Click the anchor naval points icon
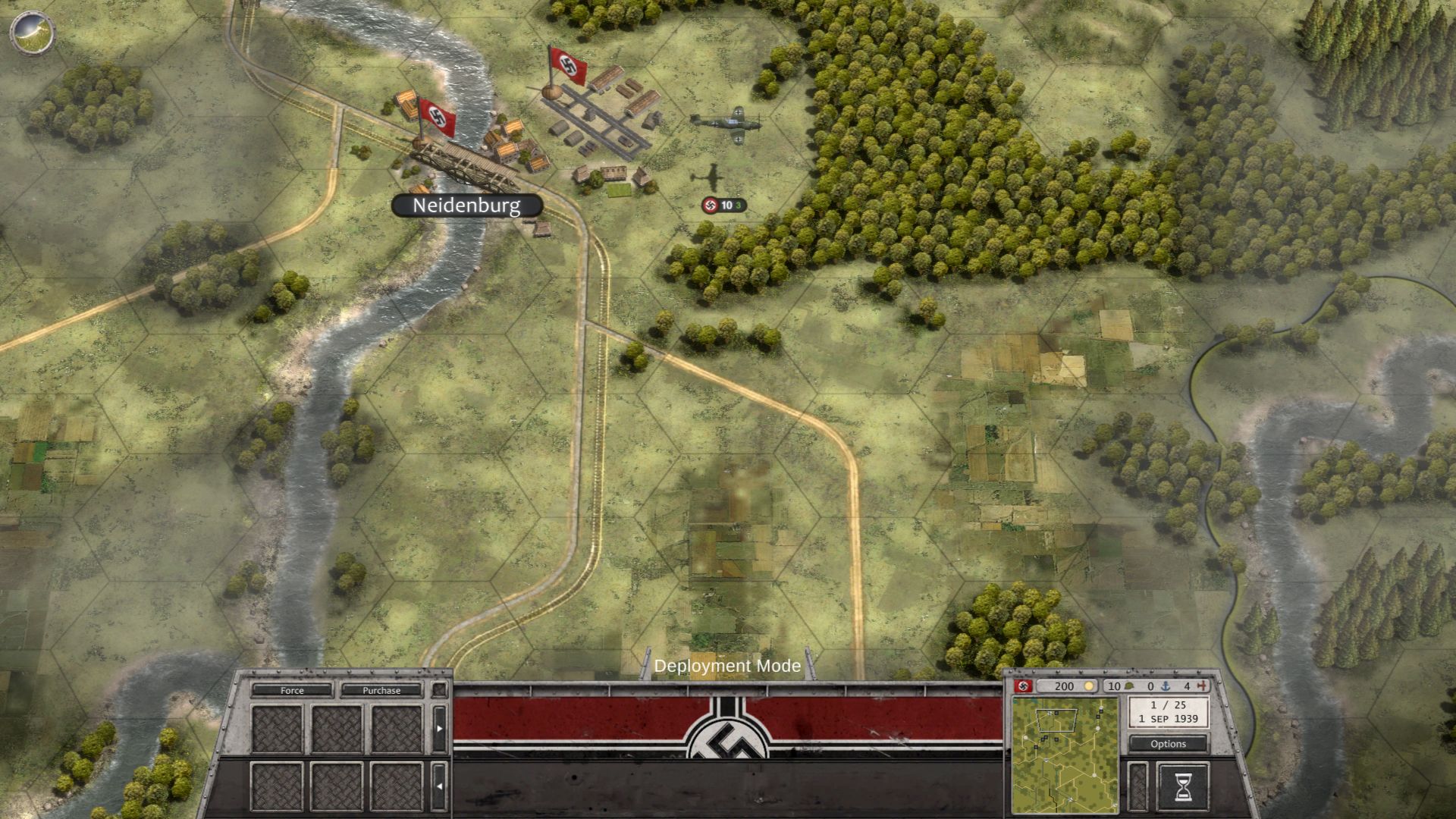 tap(1166, 686)
